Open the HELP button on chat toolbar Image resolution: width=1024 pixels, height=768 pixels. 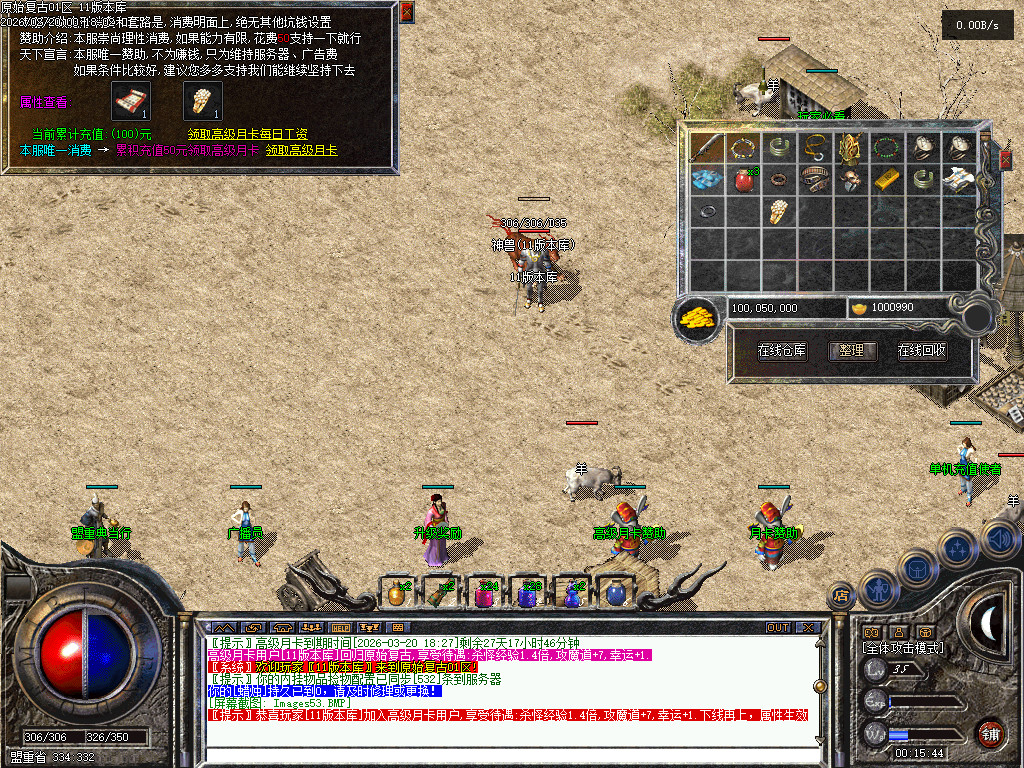339,627
